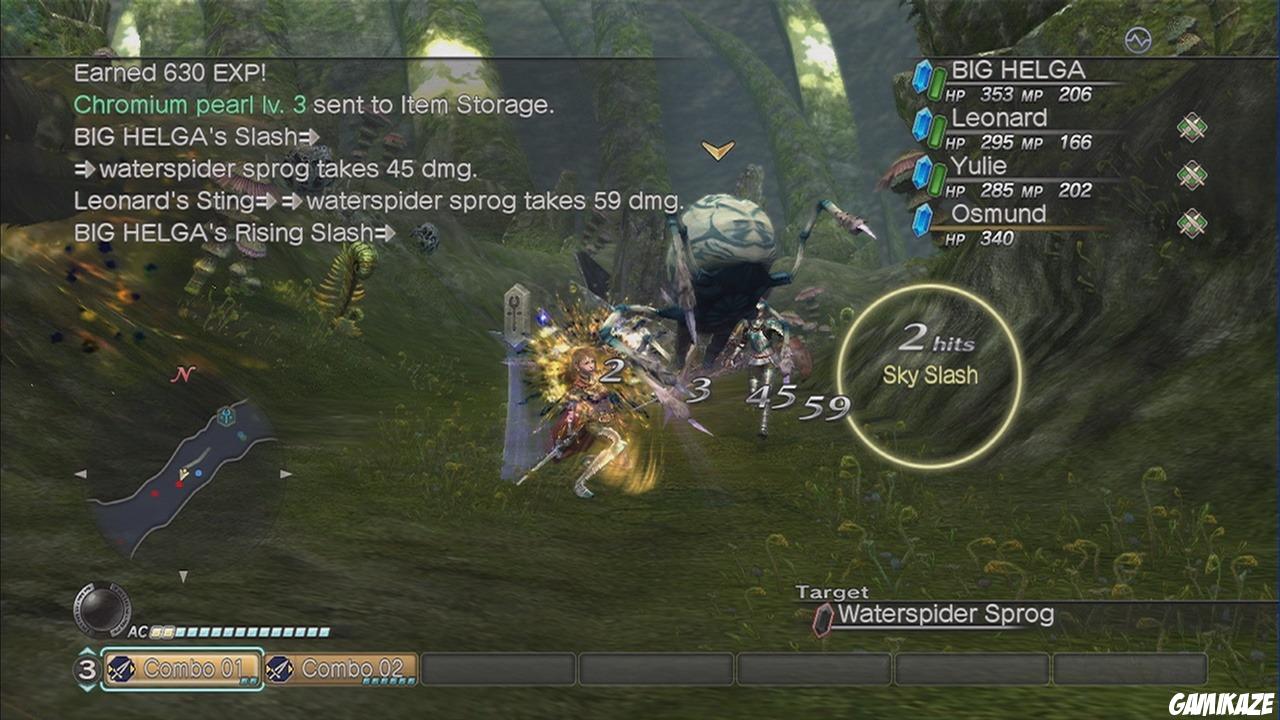Click the round action gauge orb
Screen dimensions: 1280x720
(103, 608)
